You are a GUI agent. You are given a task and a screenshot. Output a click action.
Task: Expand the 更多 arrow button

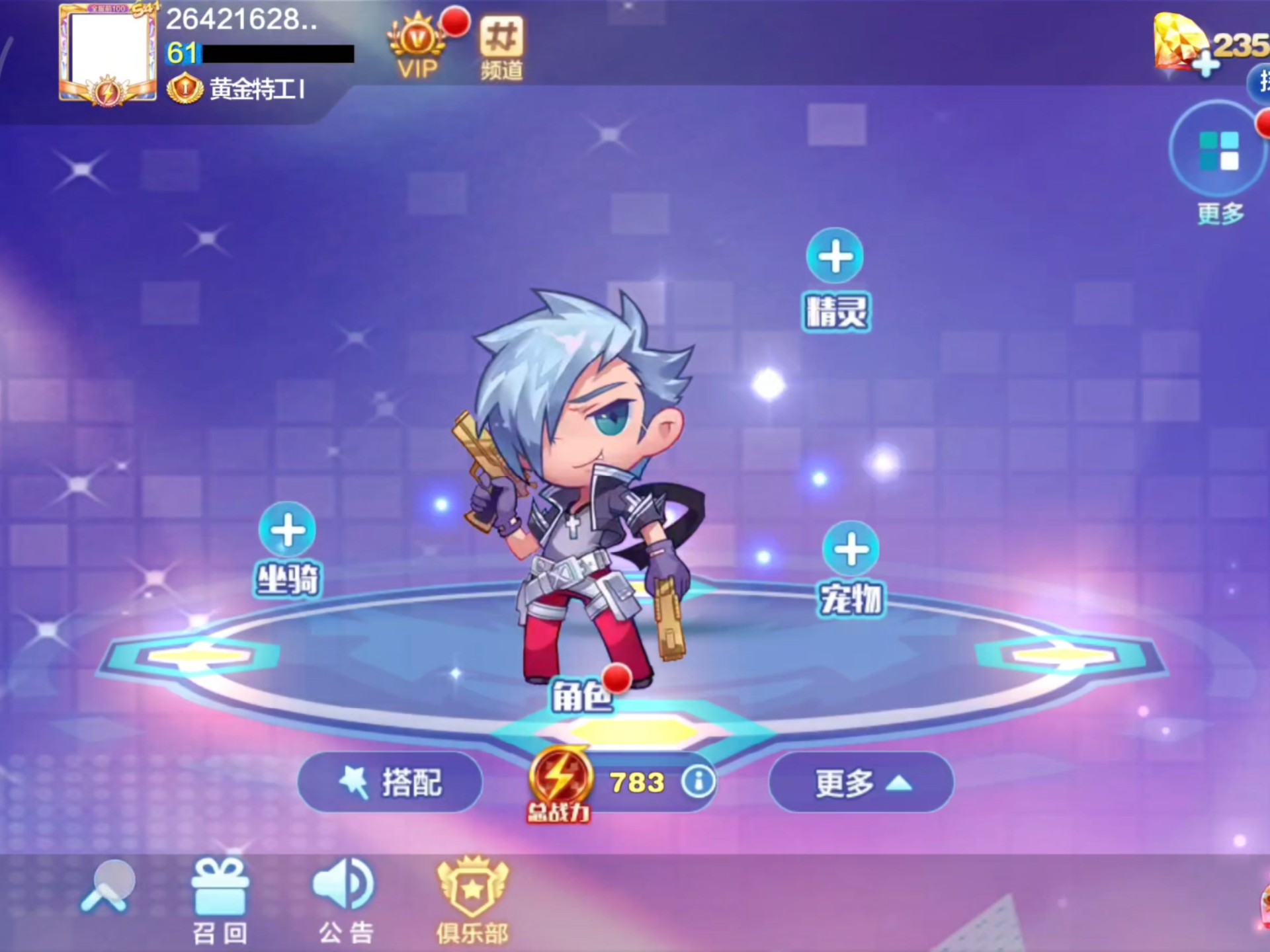pyautogui.click(x=861, y=783)
